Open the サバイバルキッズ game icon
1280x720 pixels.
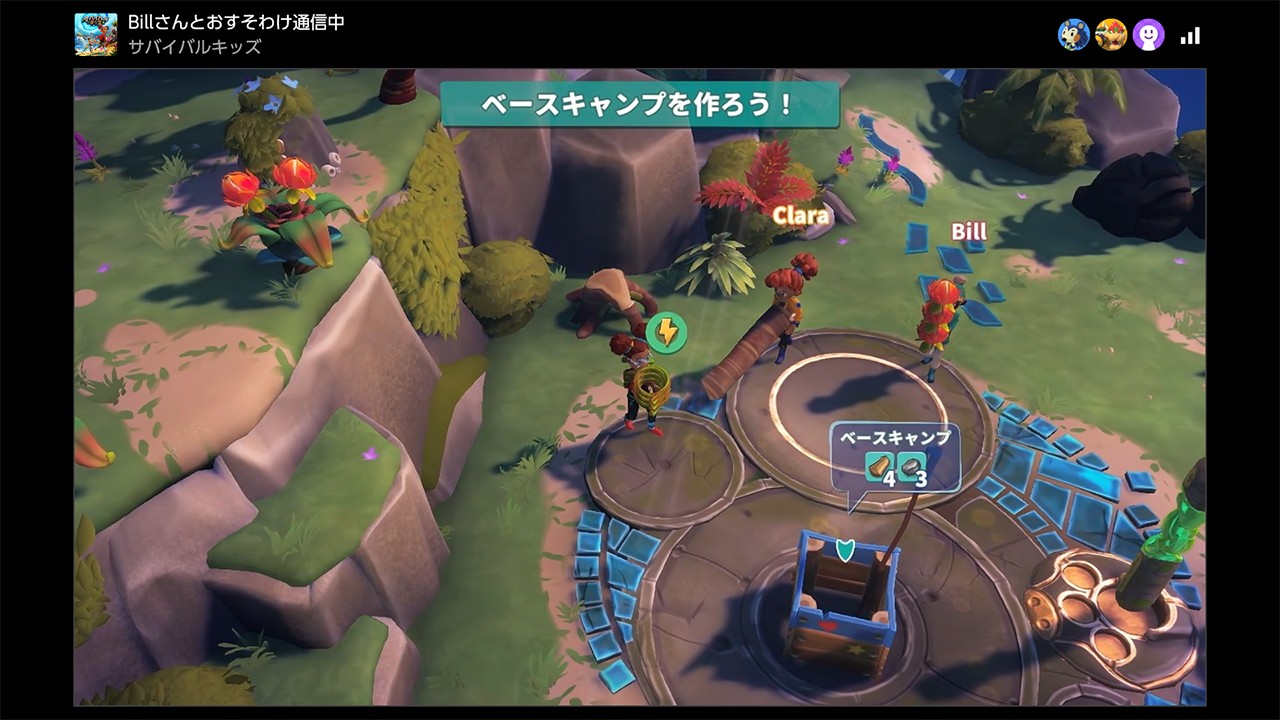[96, 34]
